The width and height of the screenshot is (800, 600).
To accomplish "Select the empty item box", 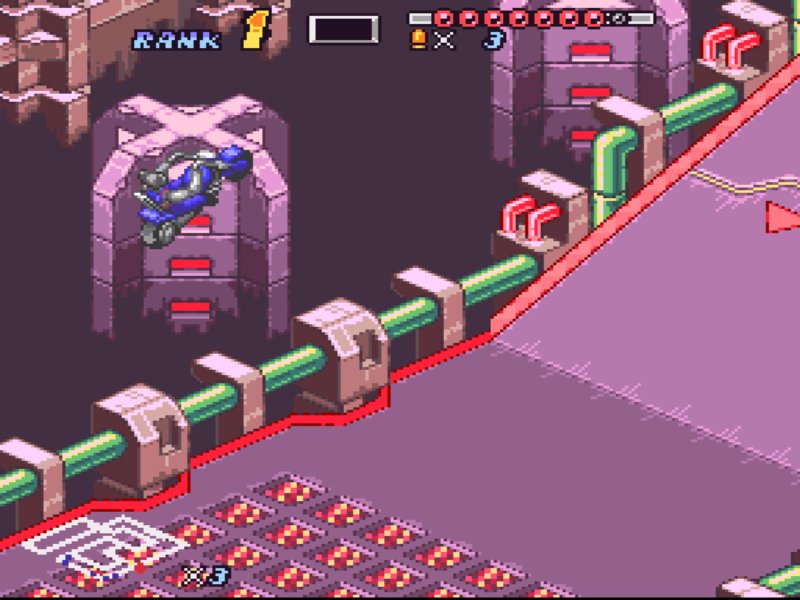I will pyautogui.click(x=343, y=29).
